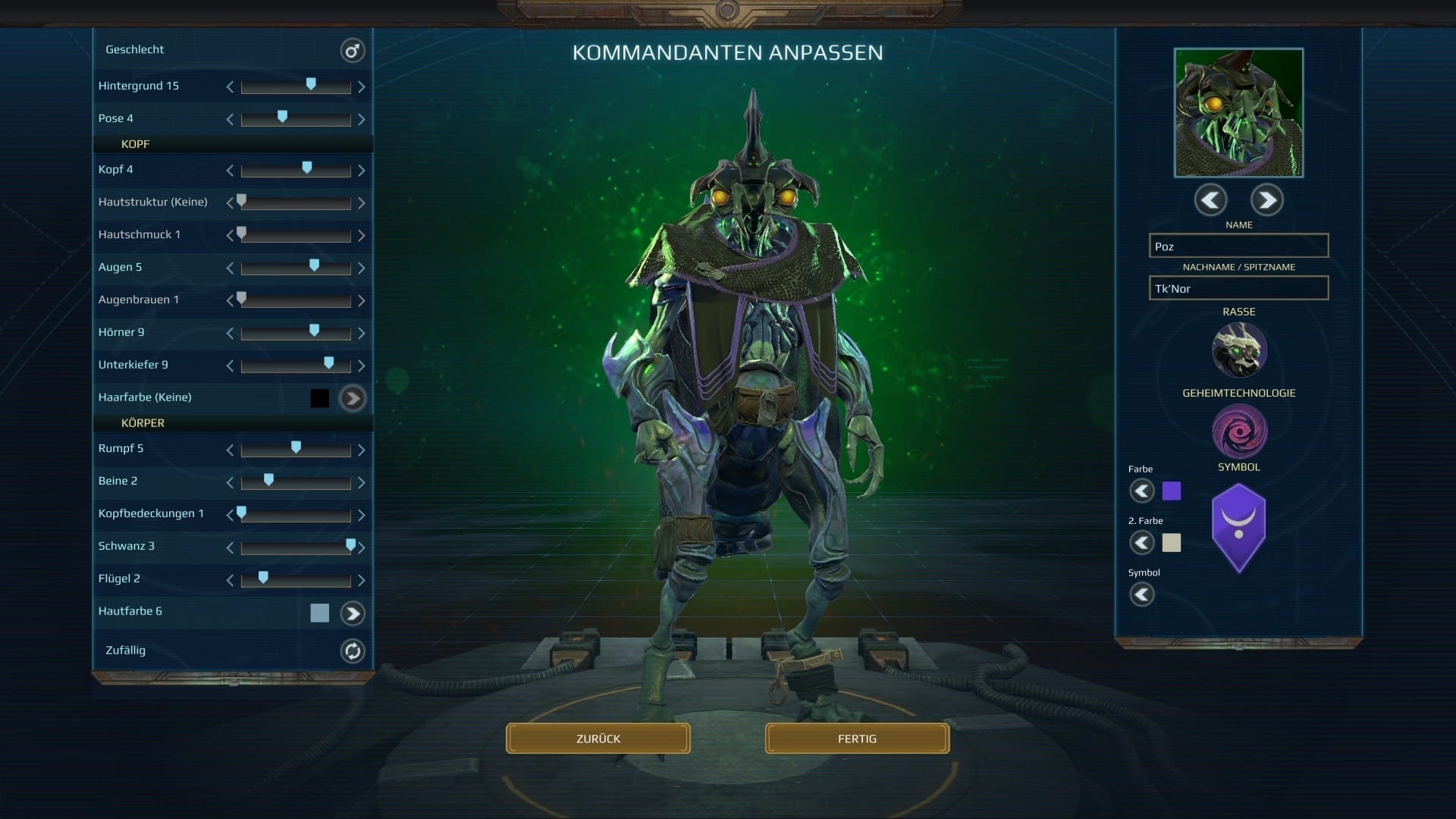Step Pose back with its left arrow
This screenshot has height=819, width=1456.
[230, 120]
